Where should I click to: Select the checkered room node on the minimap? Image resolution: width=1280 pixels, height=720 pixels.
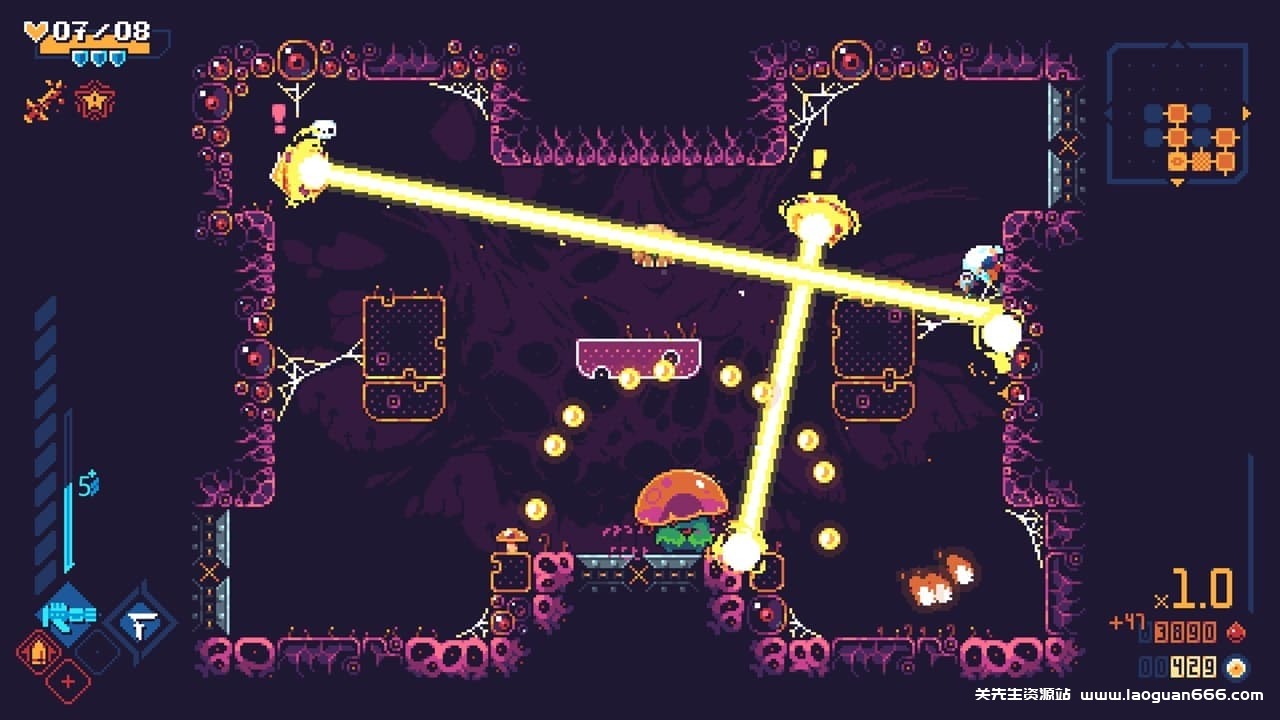tap(1201, 160)
